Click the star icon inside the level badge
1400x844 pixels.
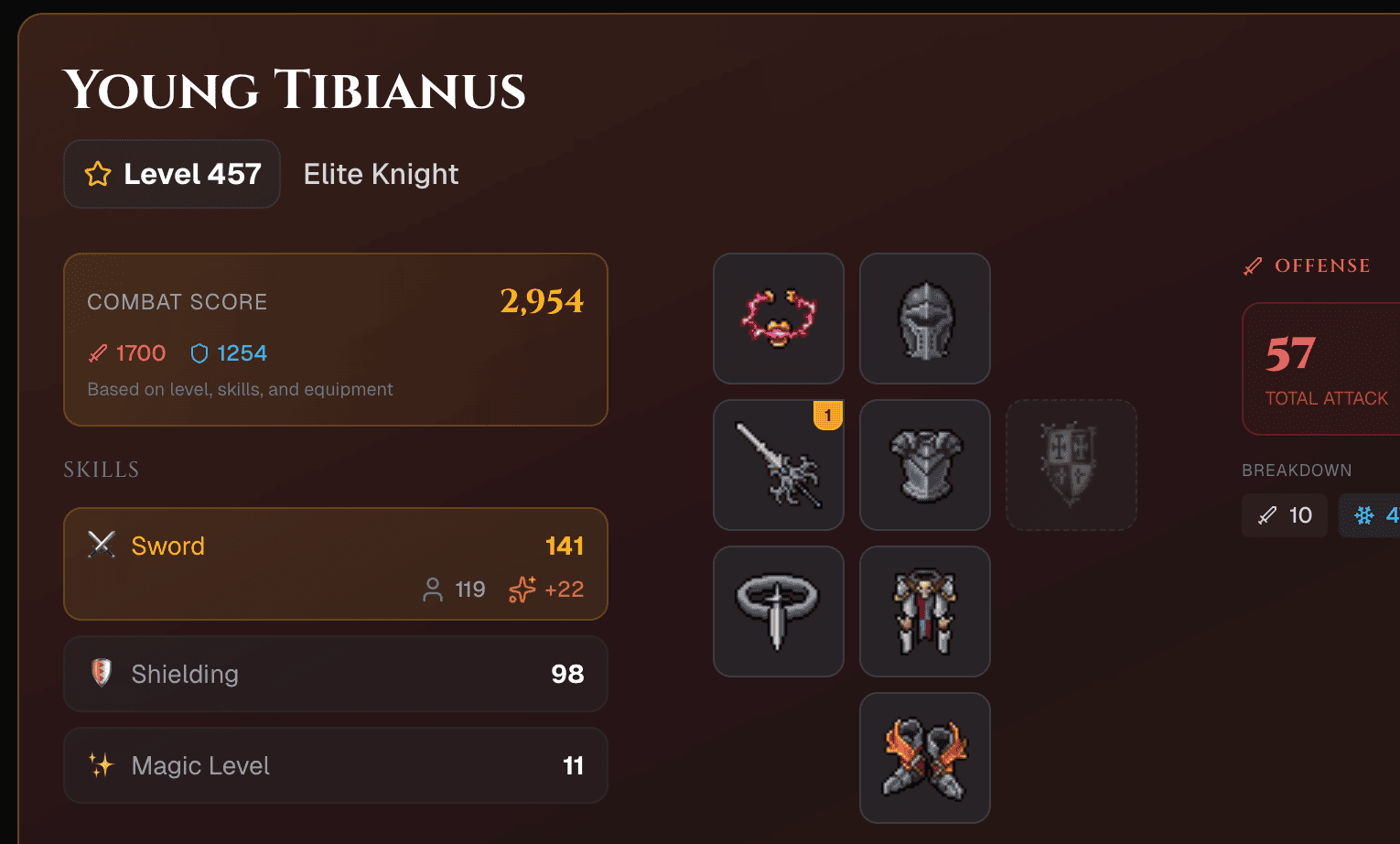(x=97, y=174)
